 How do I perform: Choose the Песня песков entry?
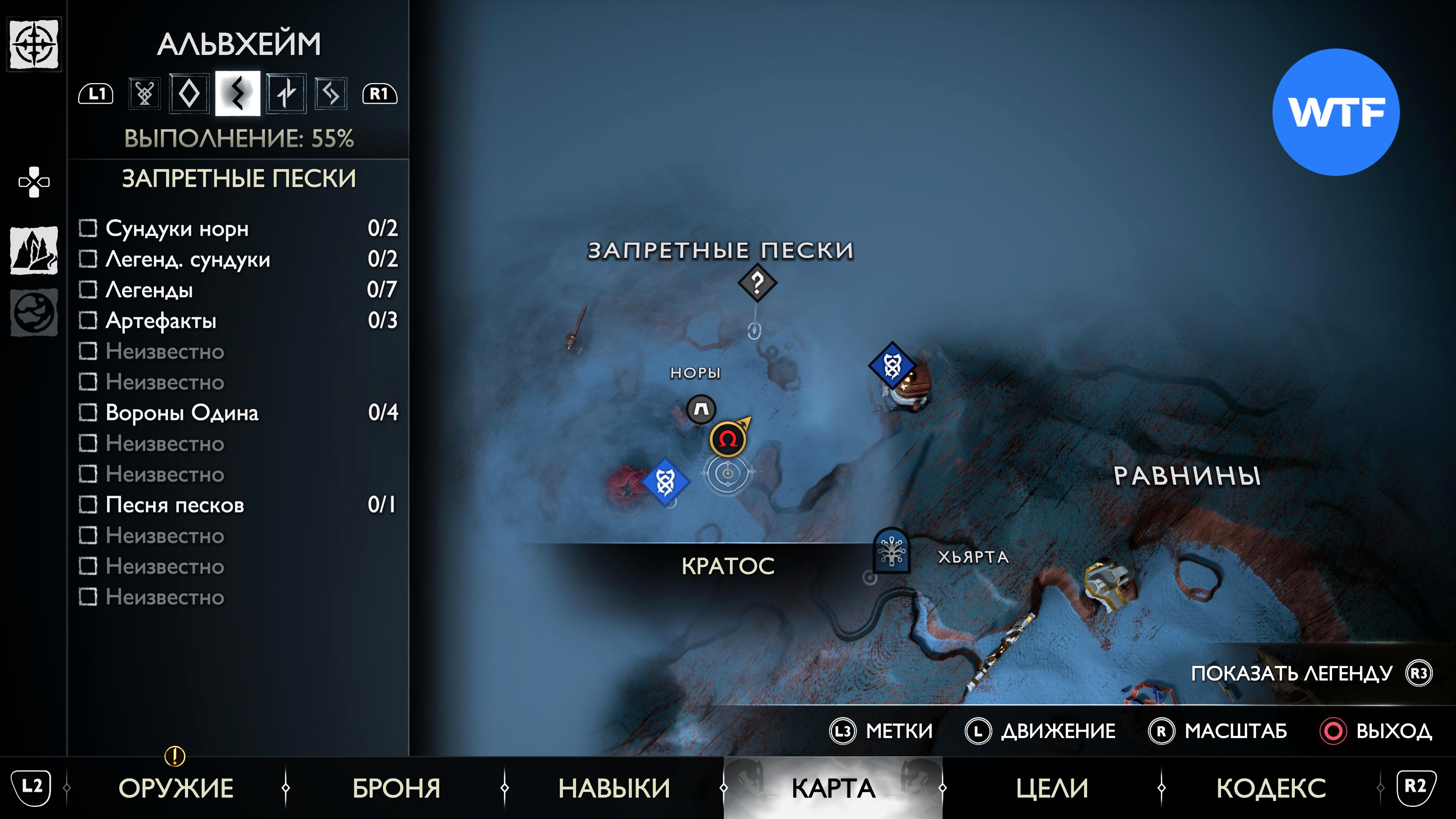click(x=175, y=505)
